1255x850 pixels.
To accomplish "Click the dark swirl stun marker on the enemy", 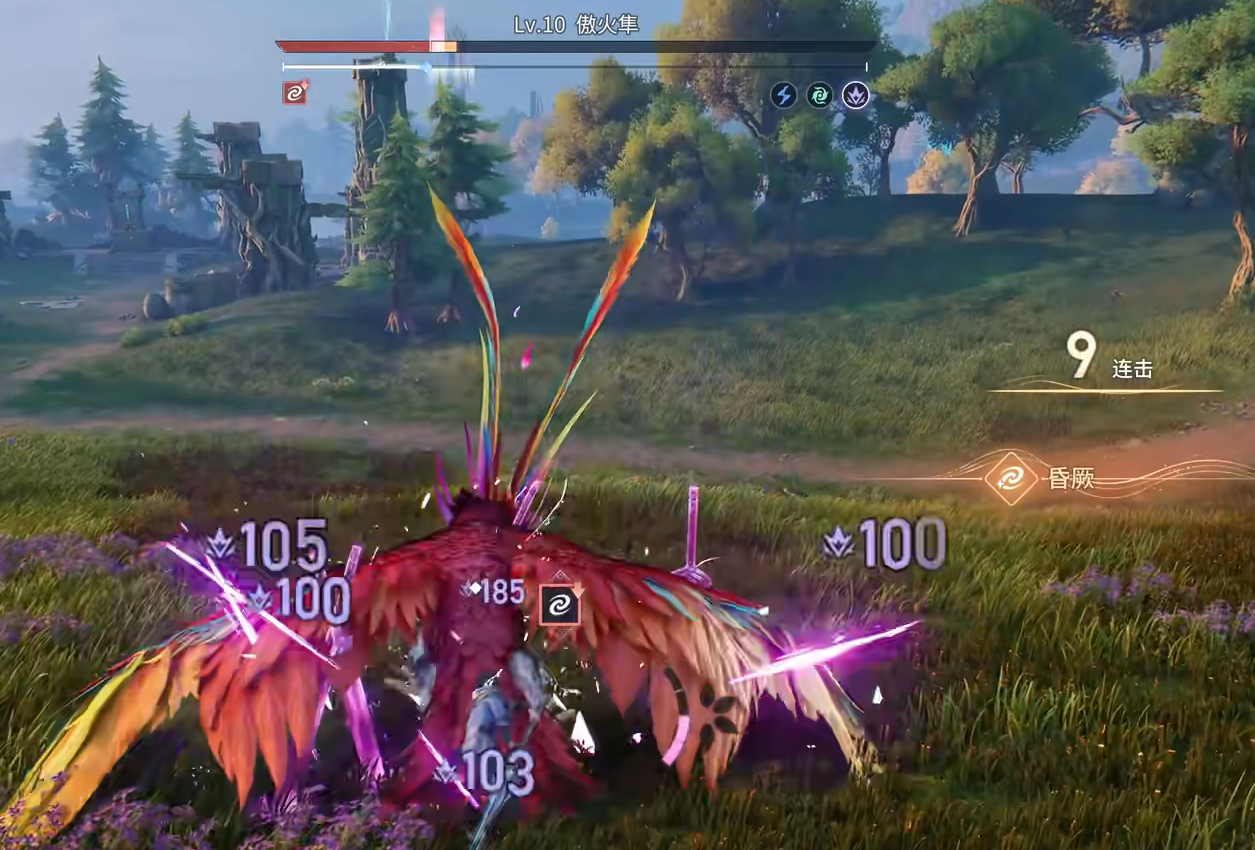I will tap(558, 604).
